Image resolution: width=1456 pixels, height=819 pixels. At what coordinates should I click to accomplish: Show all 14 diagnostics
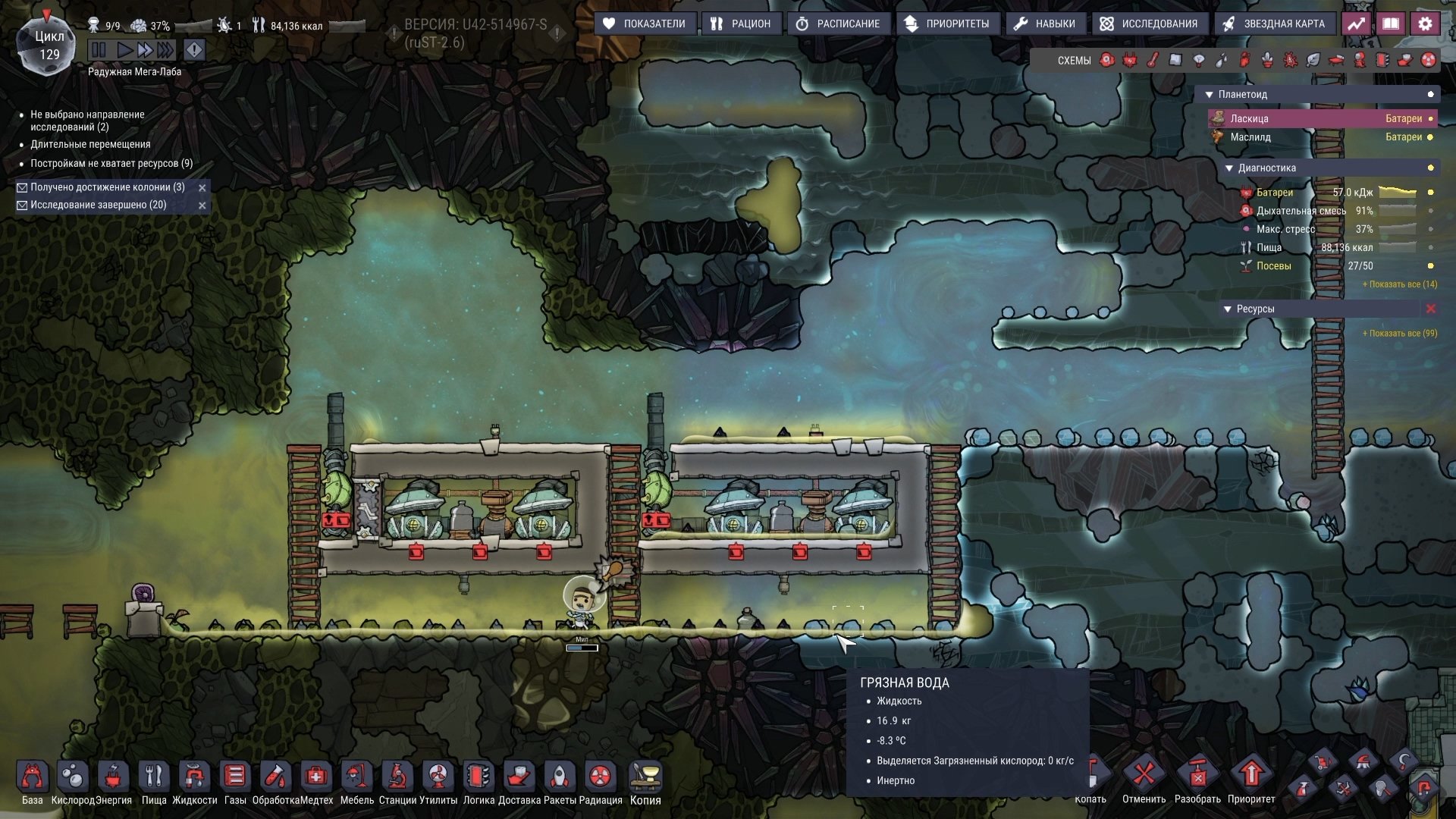click(x=1399, y=284)
